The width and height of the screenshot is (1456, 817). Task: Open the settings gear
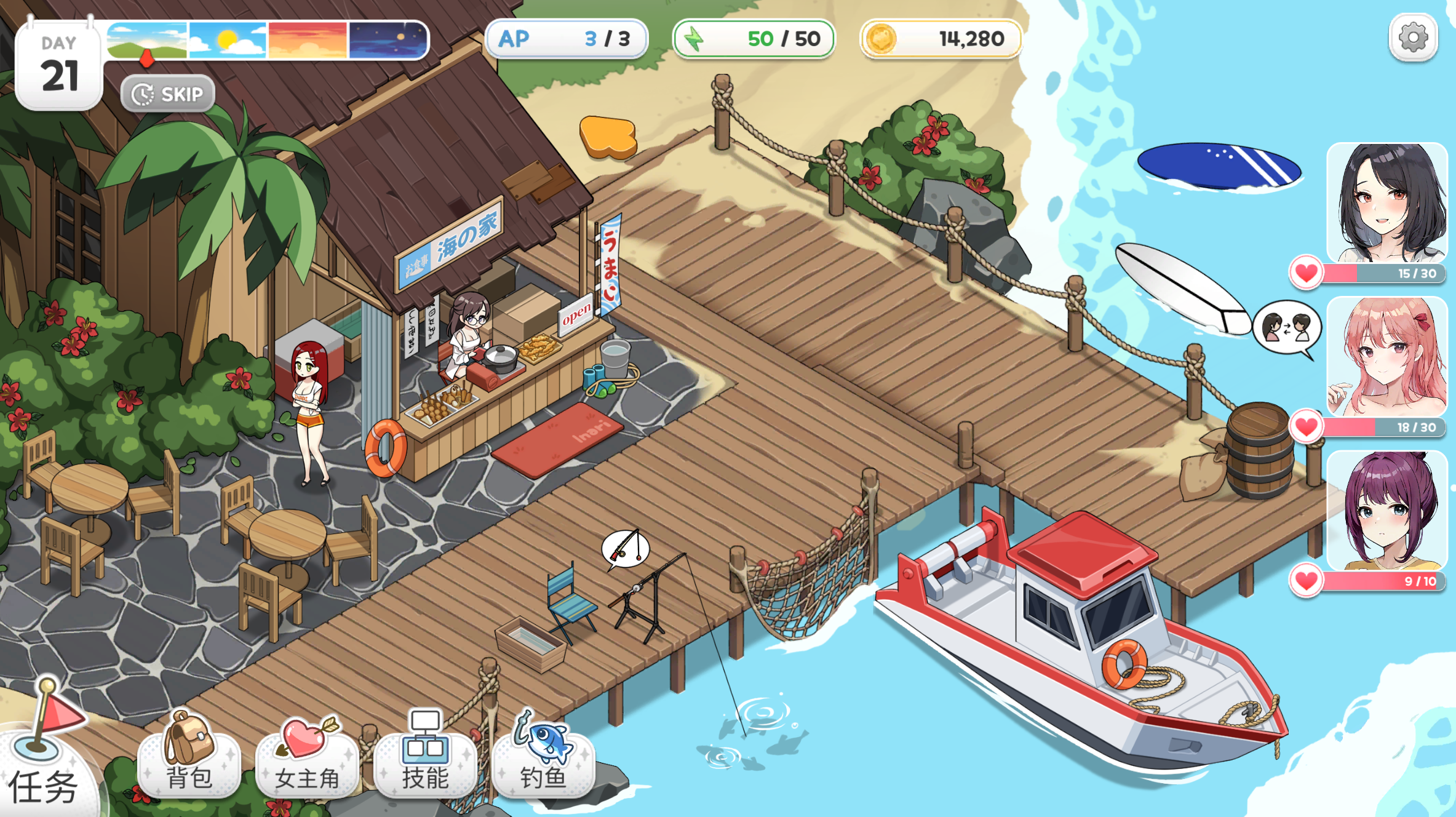tap(1413, 38)
